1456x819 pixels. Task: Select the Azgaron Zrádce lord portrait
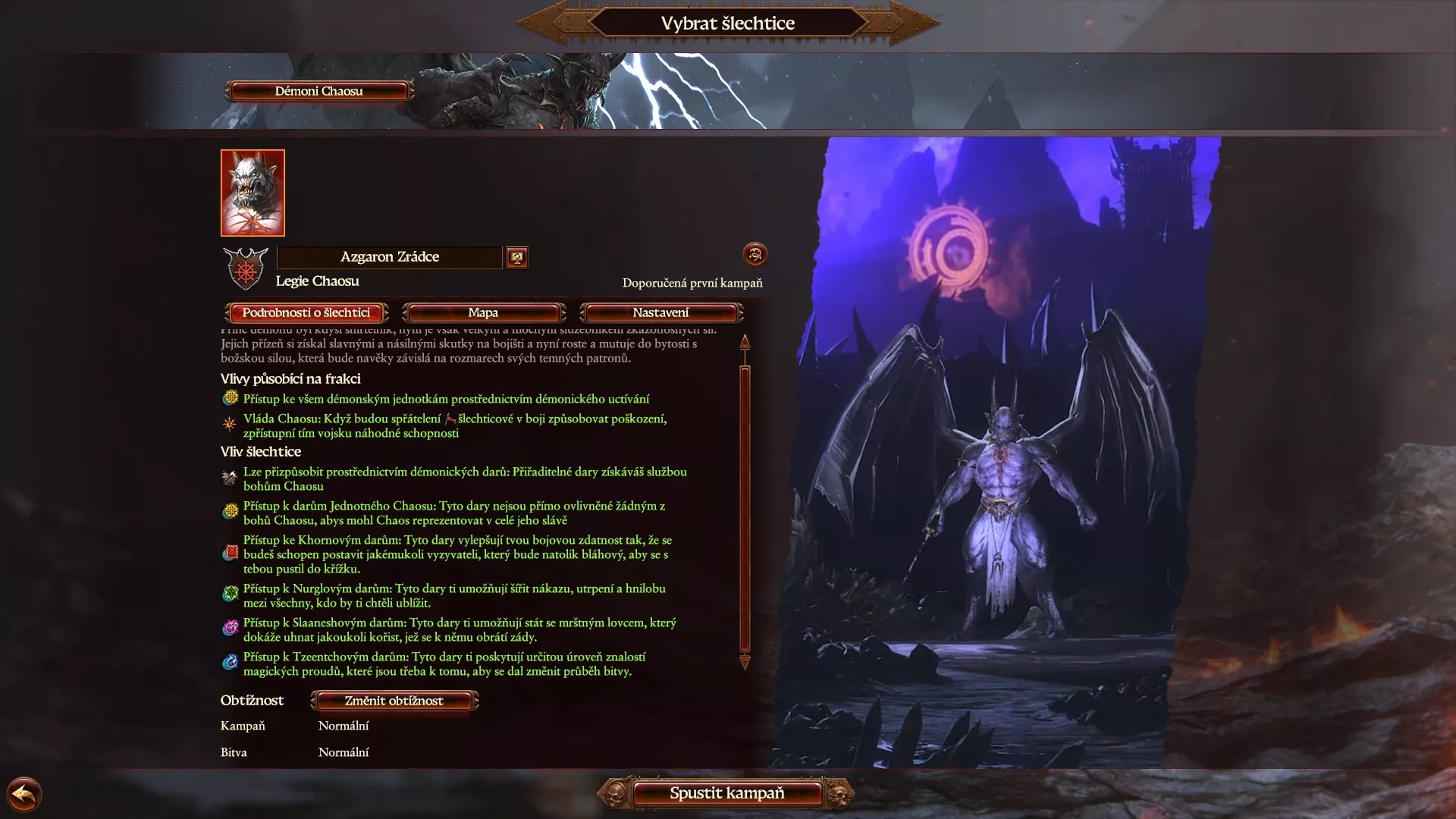click(253, 193)
